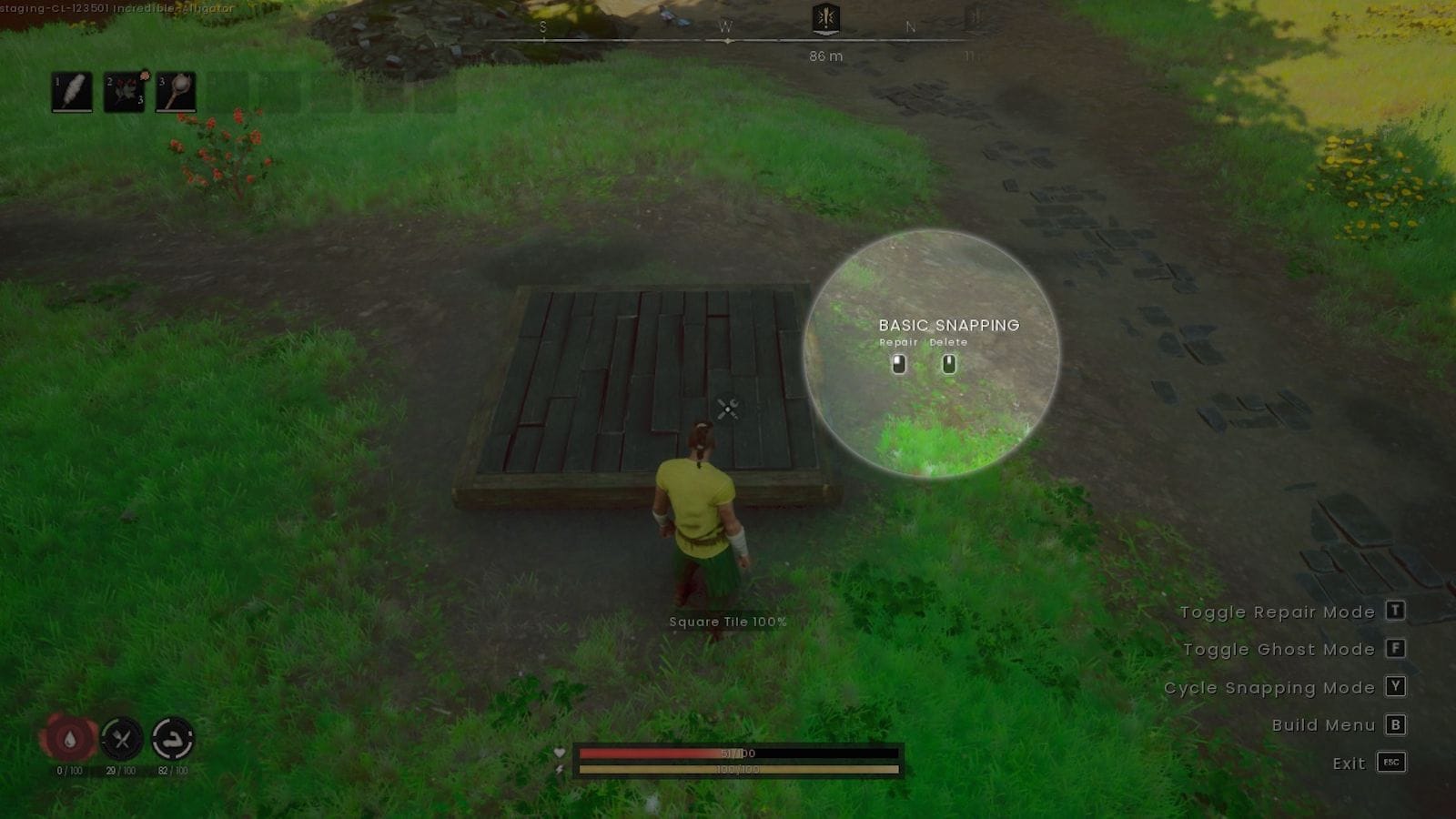Select the wooden club in hotbar slot 3
Viewport: 1456px width, 819px height.
pyautogui.click(x=175, y=92)
